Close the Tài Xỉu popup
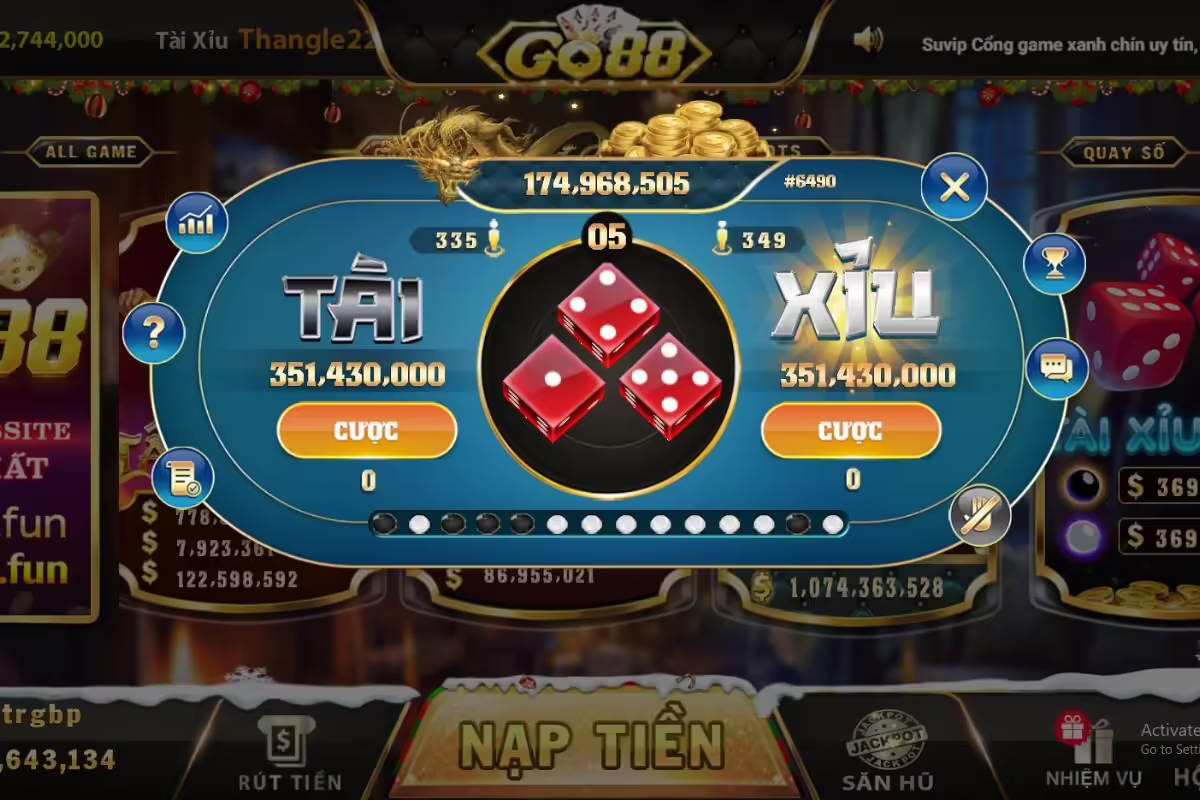The height and width of the screenshot is (800, 1200). [954, 186]
